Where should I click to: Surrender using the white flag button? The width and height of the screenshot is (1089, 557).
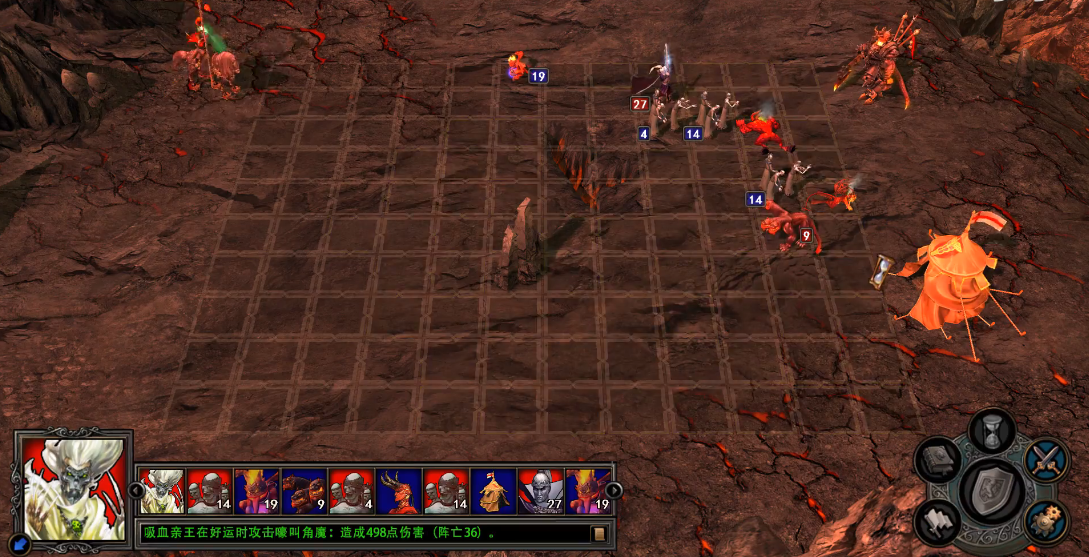[938, 522]
